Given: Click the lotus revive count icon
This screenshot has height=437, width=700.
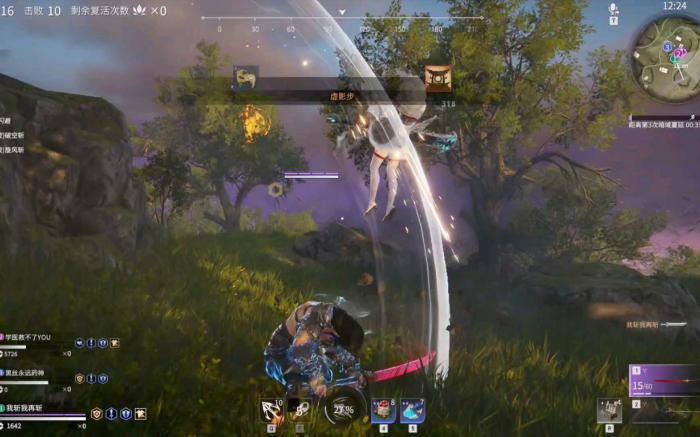Looking at the screenshot, I should (x=139, y=10).
